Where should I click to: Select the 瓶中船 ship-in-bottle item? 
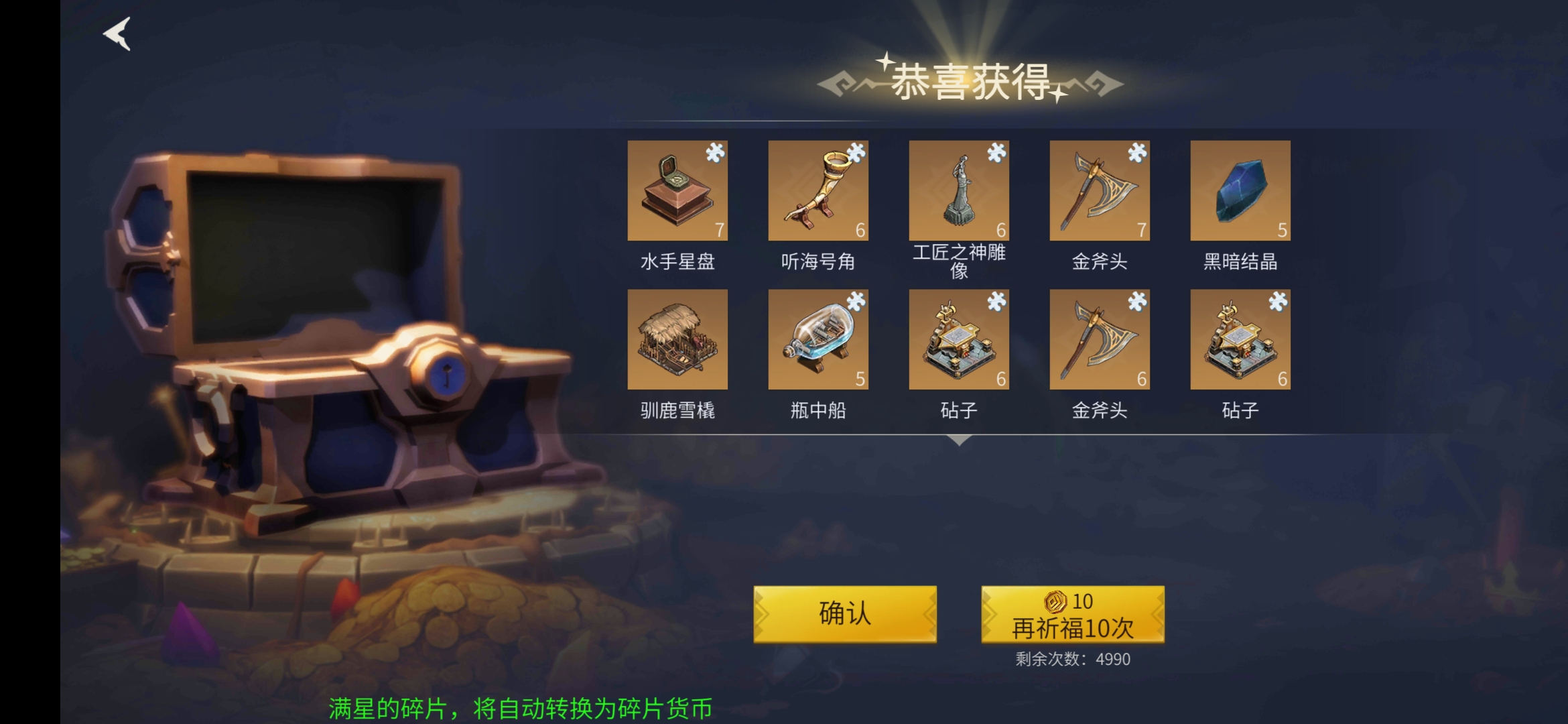tap(818, 339)
